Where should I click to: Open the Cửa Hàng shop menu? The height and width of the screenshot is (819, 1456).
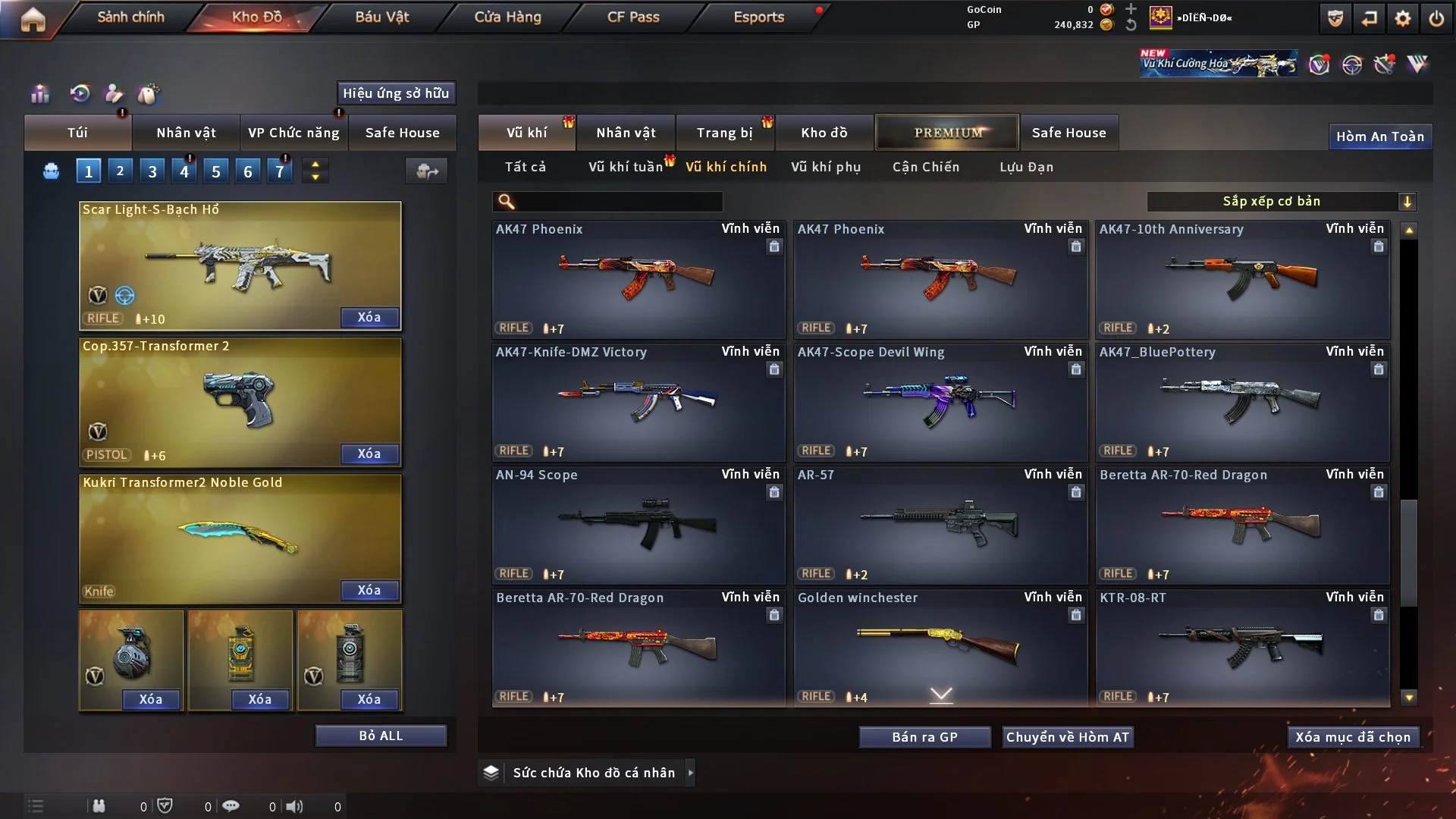(507, 17)
